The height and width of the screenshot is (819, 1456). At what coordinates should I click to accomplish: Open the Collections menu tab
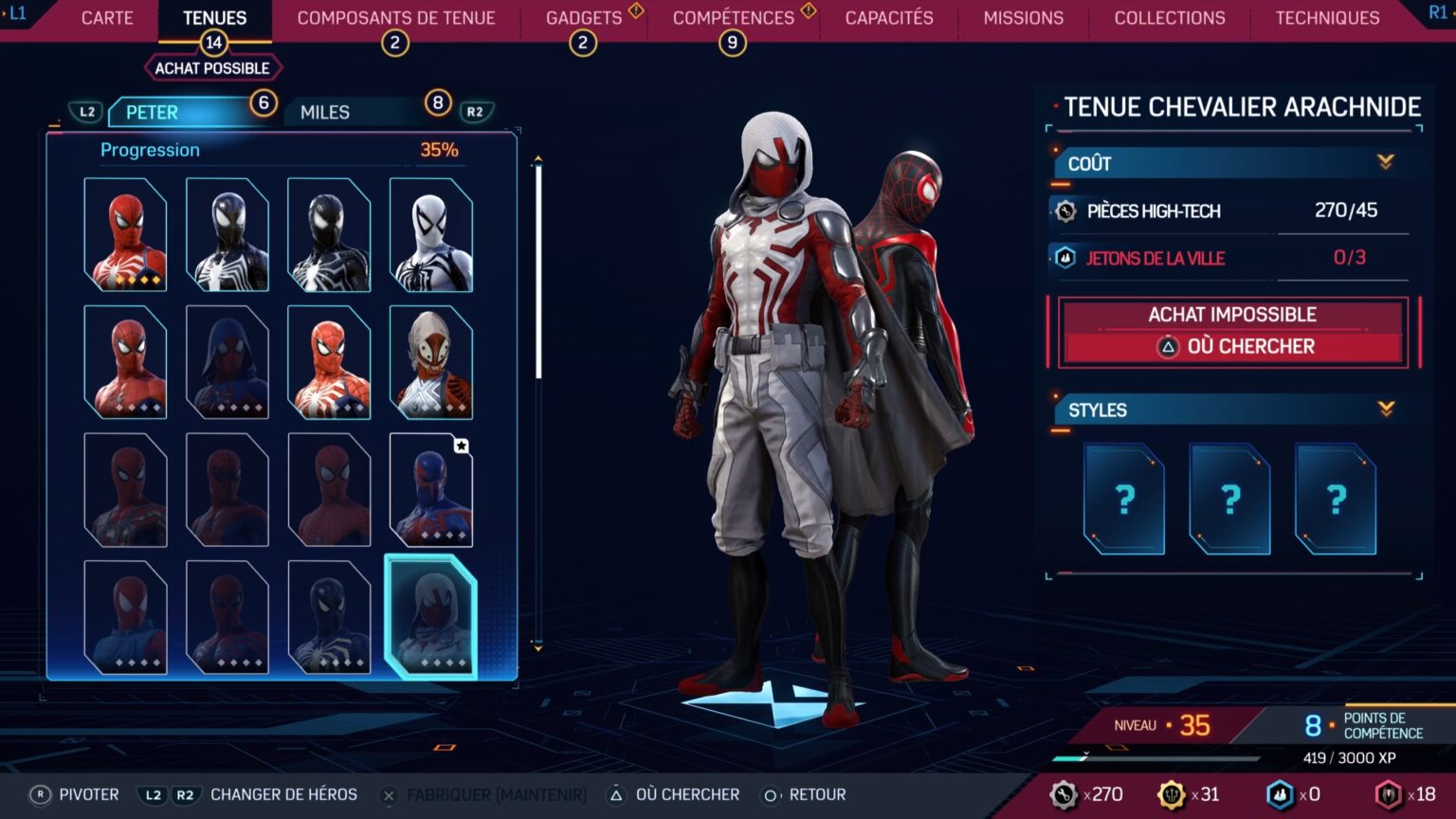[1169, 17]
